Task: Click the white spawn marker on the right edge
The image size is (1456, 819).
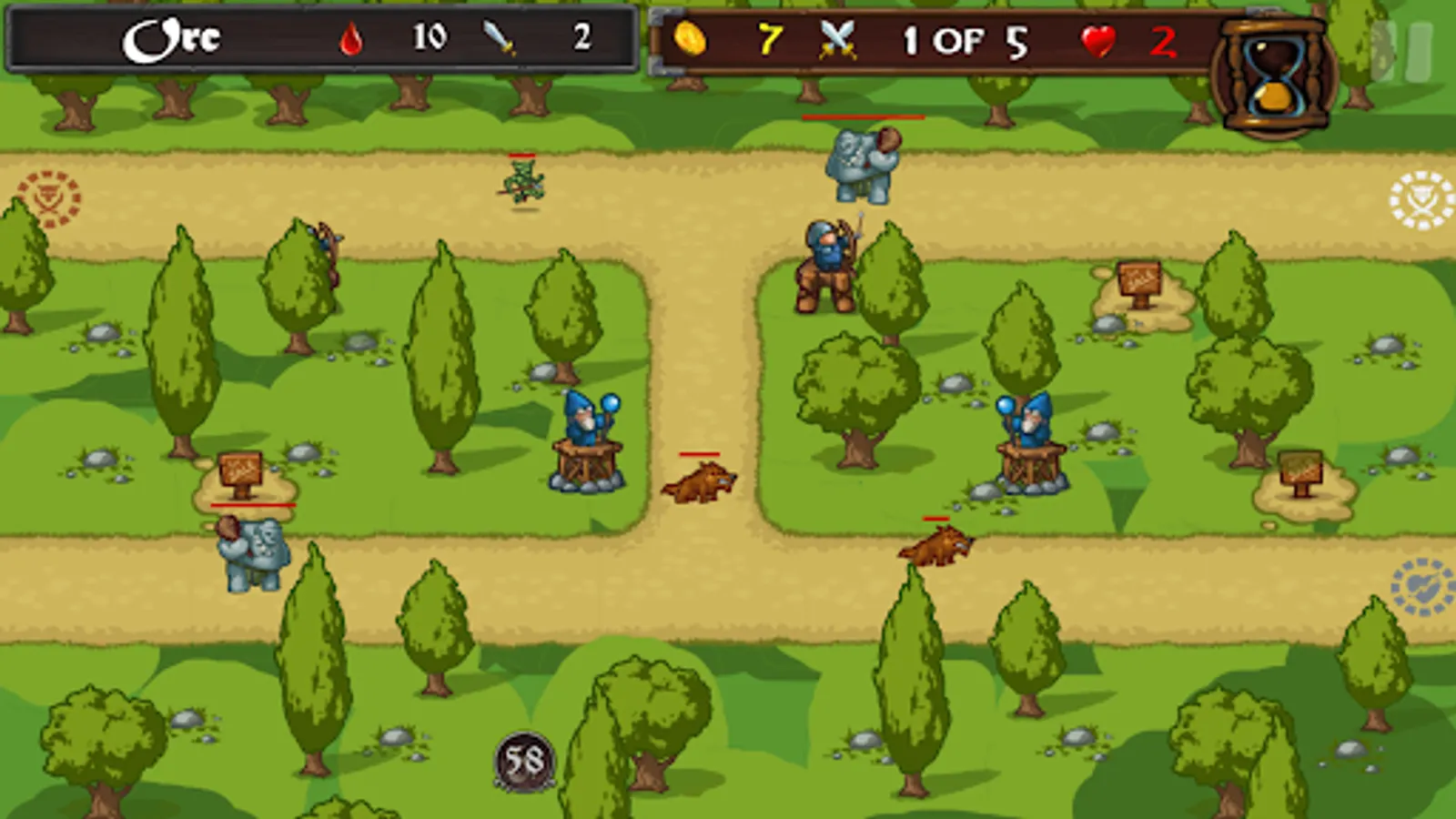Action: point(1420,200)
